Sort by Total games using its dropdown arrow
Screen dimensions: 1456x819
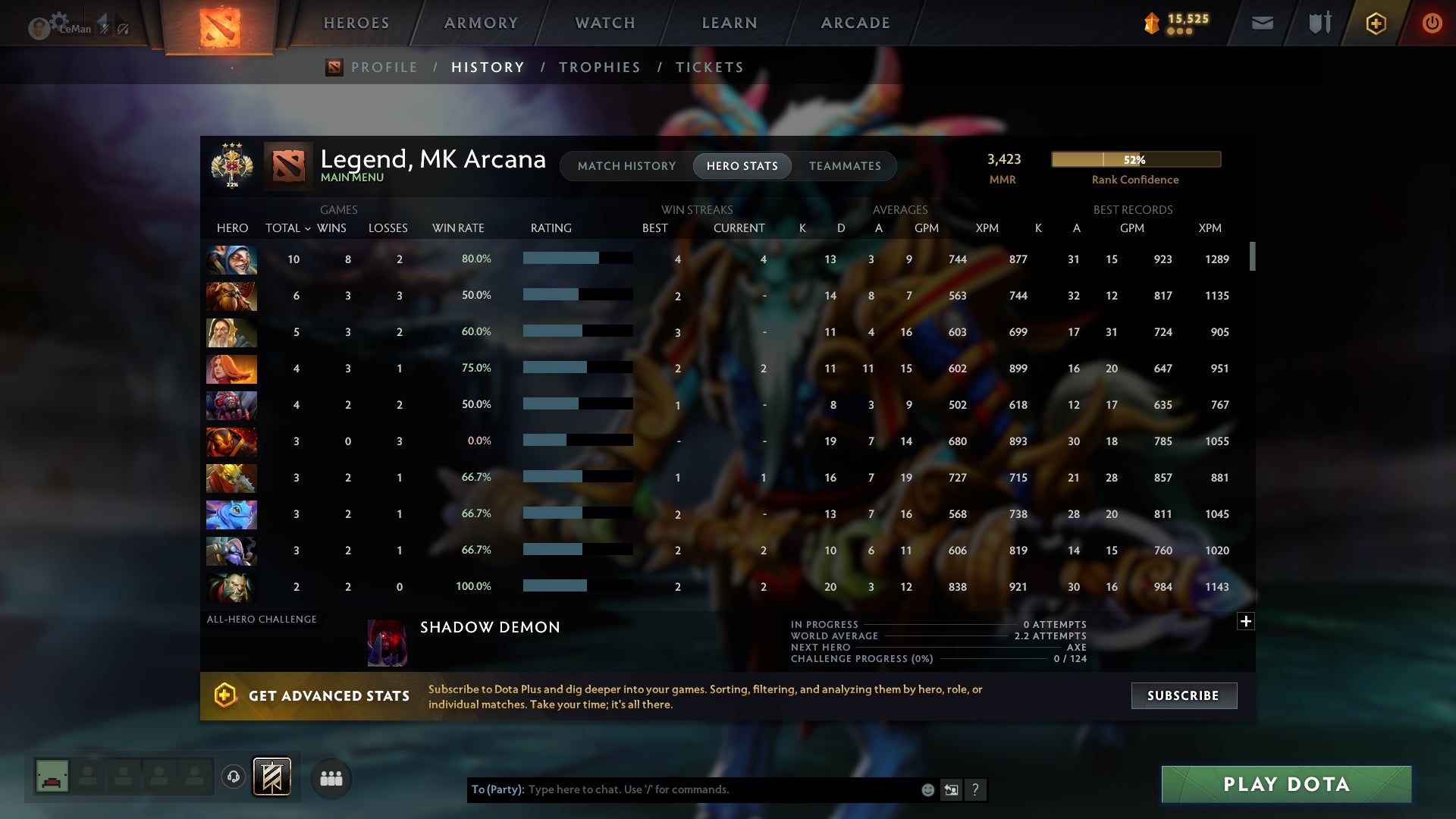click(x=308, y=227)
